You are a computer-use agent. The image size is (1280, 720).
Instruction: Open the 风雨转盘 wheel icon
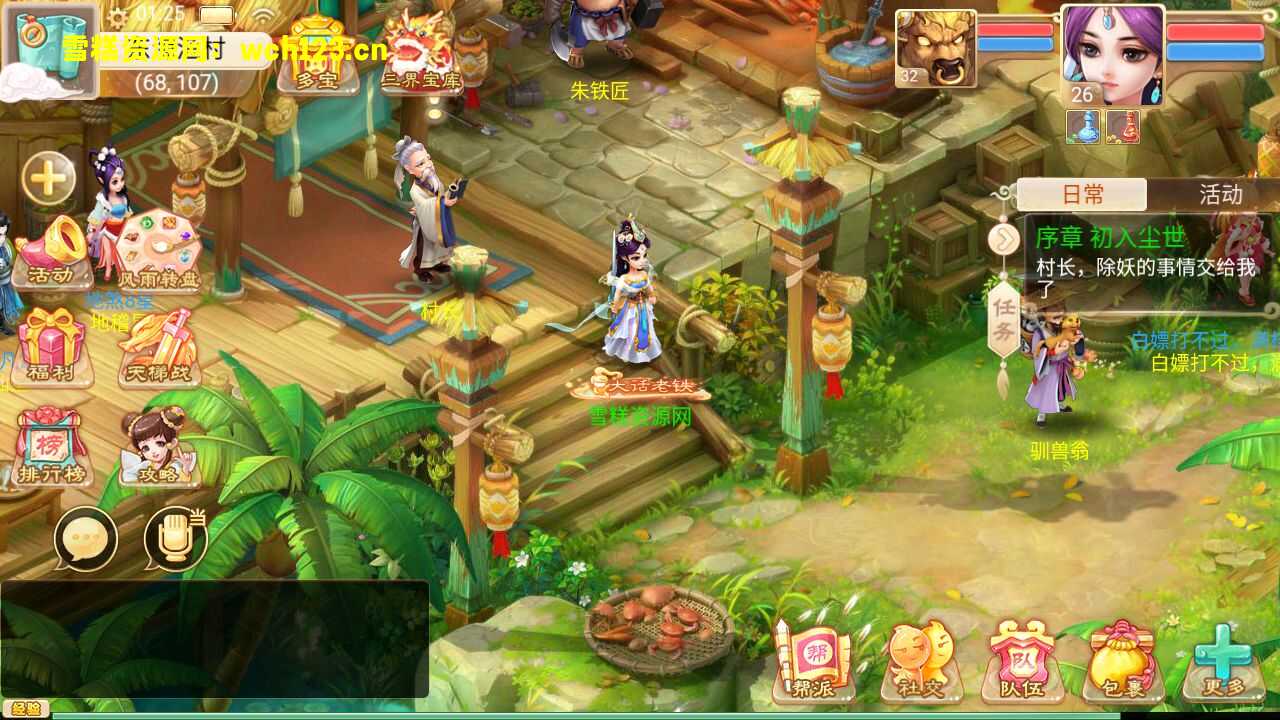(x=158, y=251)
